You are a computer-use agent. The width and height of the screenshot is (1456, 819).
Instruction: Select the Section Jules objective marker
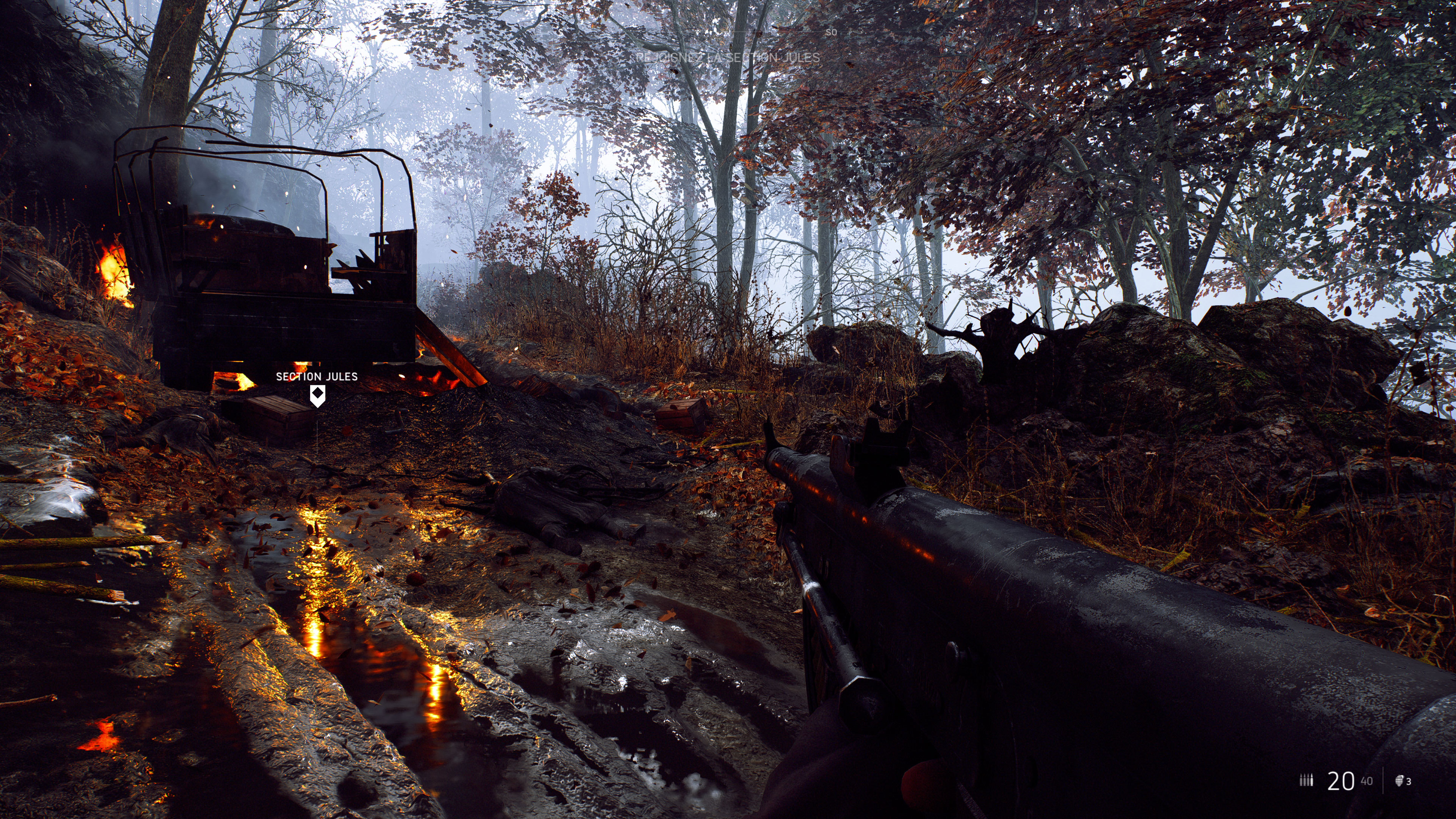pyautogui.click(x=318, y=394)
